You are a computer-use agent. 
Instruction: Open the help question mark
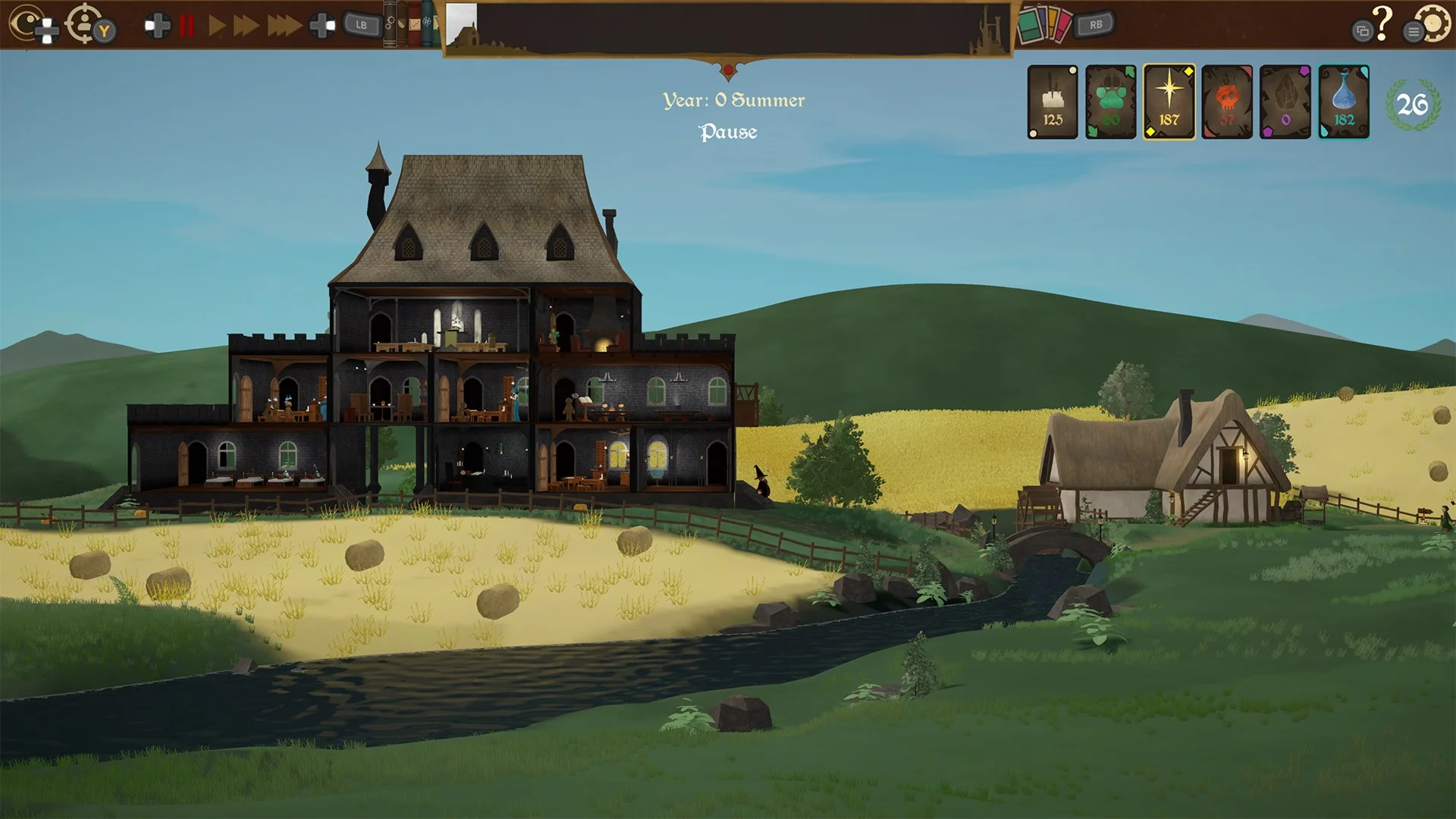pyautogui.click(x=1382, y=23)
